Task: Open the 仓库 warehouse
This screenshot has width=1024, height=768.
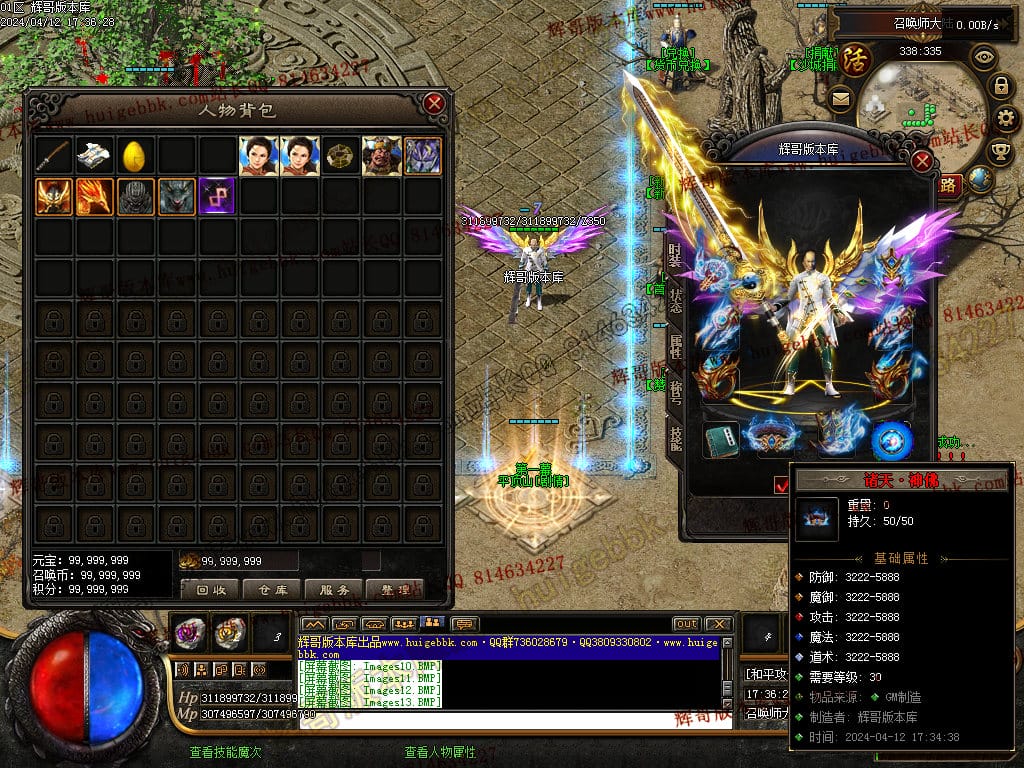Action: point(272,590)
